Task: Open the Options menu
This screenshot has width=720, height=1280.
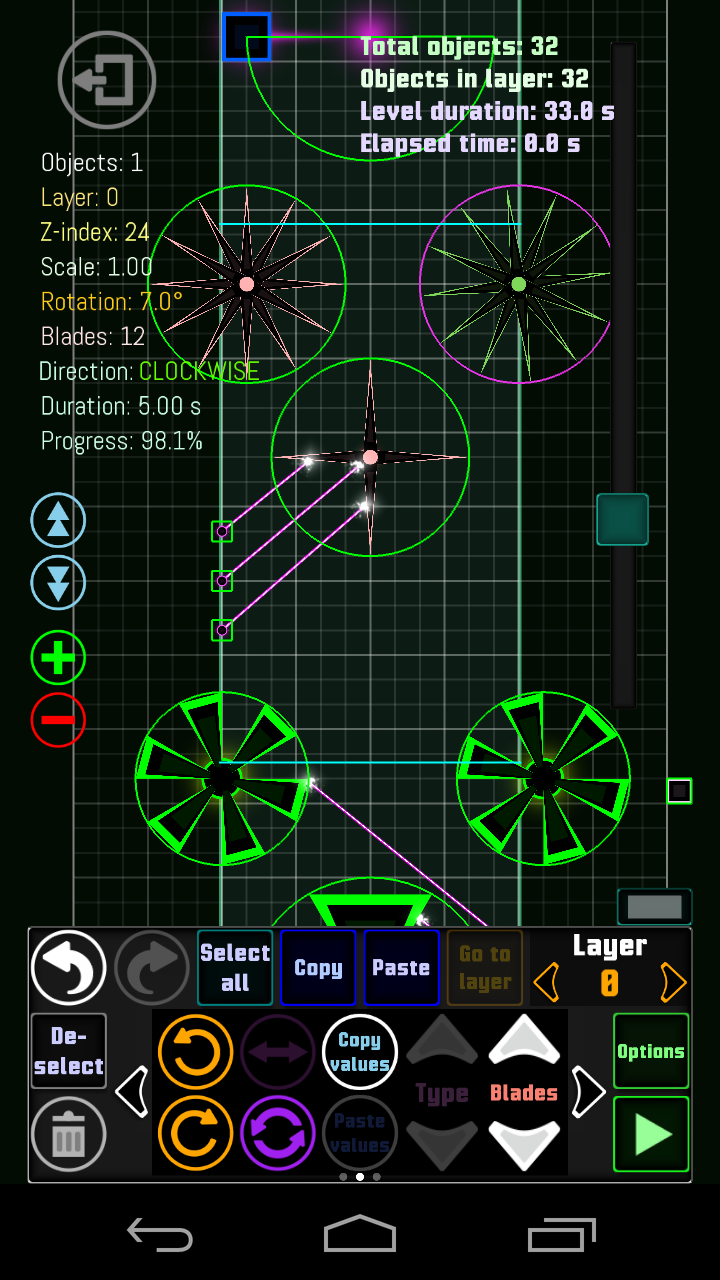Action: point(651,1051)
